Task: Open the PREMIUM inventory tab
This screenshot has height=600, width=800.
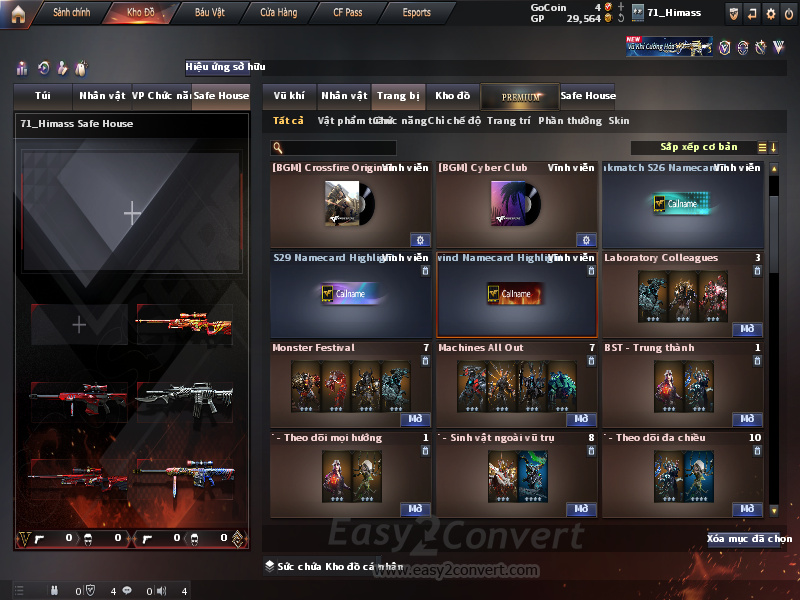Action: click(x=520, y=96)
